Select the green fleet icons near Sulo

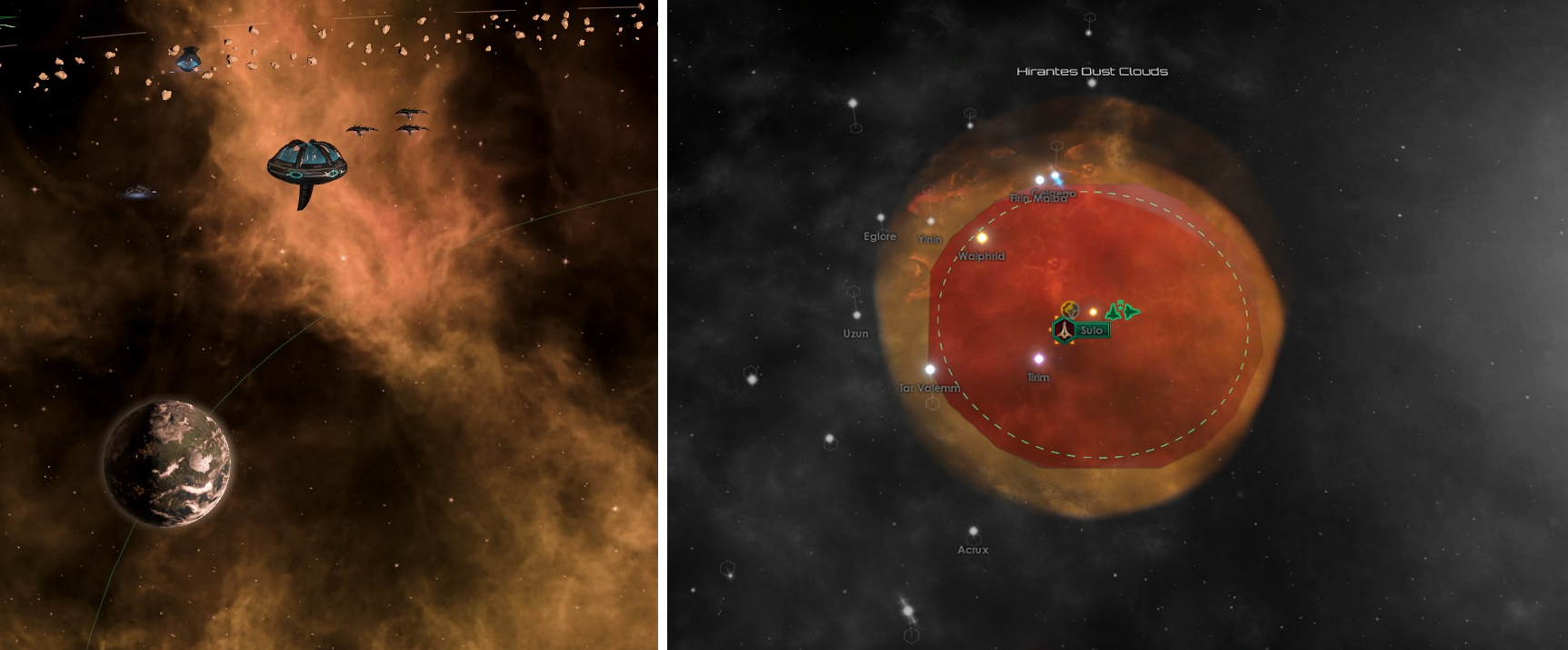[x=1123, y=311]
